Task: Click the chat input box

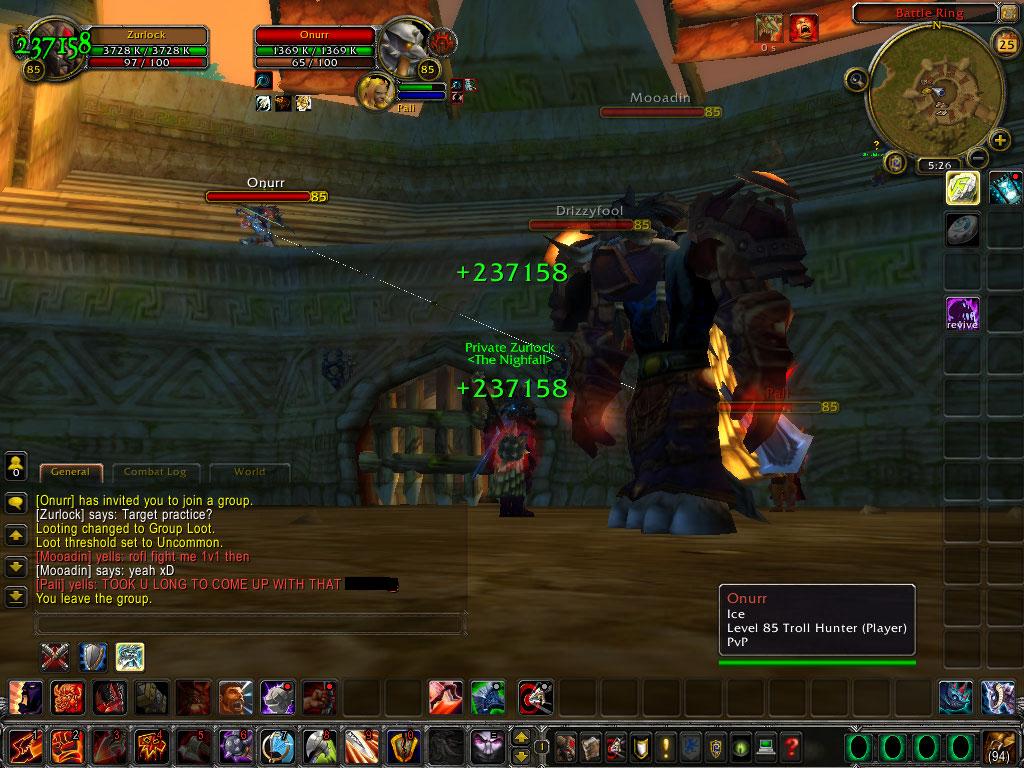Action: coord(250,624)
